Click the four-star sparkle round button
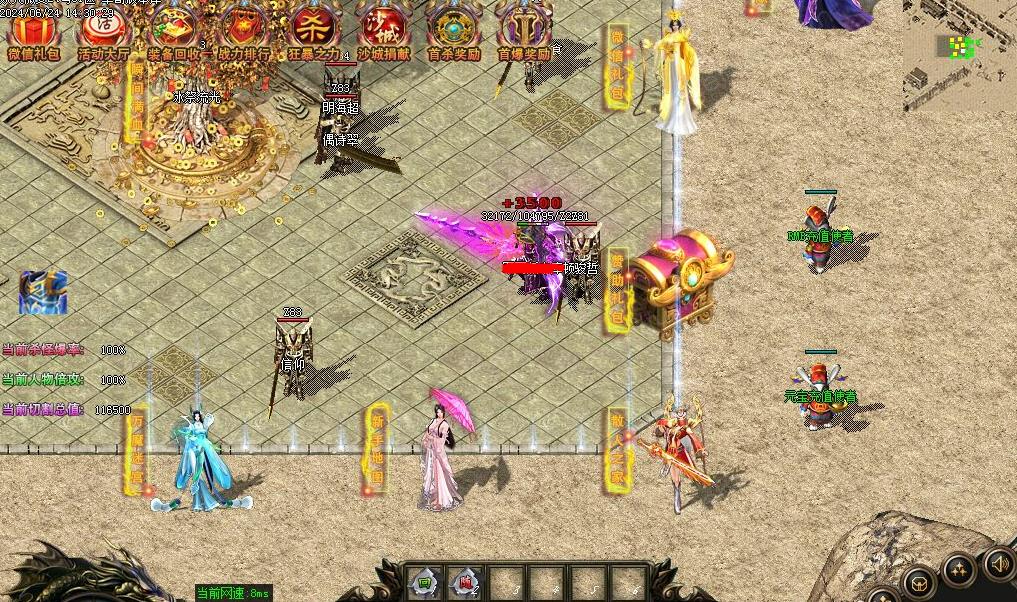 959,571
